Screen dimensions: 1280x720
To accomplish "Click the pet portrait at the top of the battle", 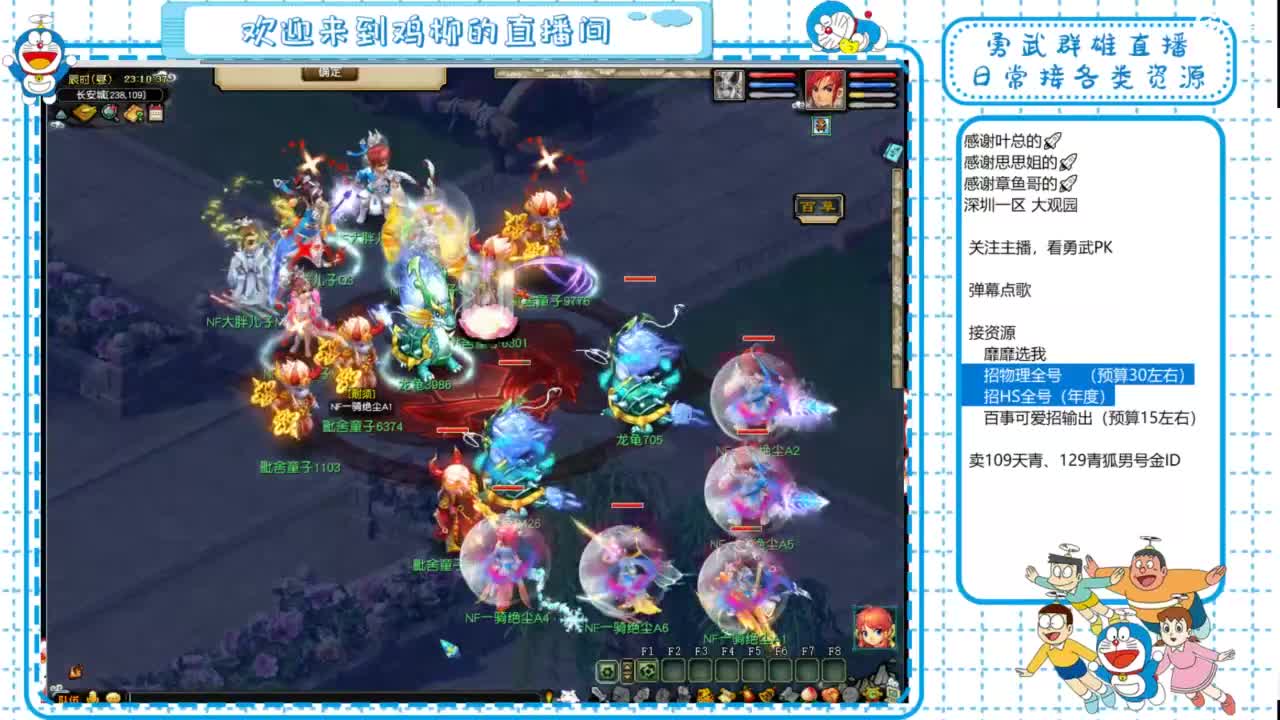I will (x=730, y=85).
